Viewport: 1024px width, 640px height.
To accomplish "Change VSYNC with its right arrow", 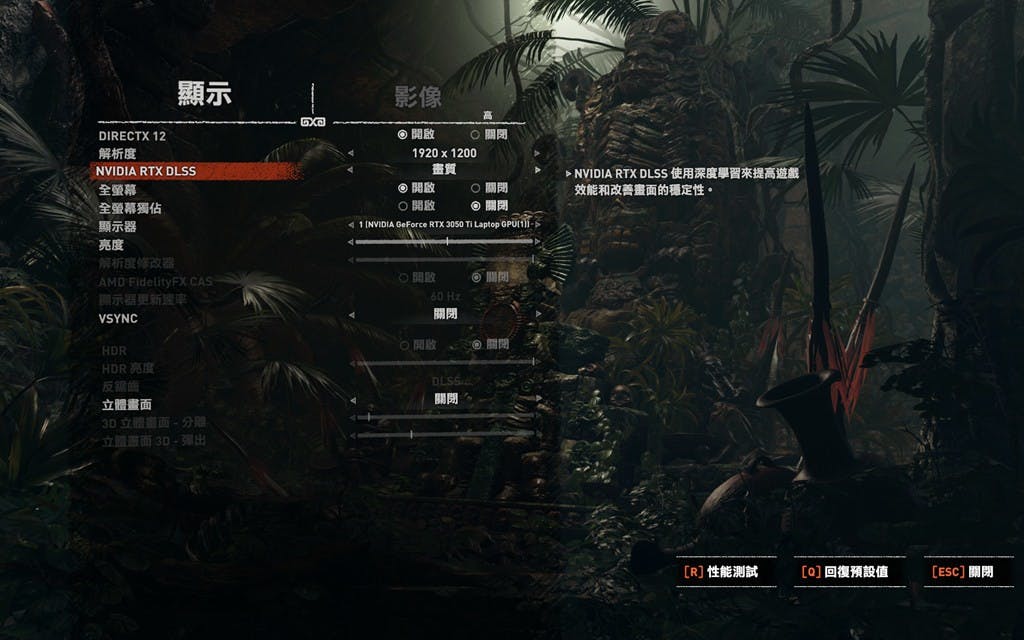I will coord(537,314).
